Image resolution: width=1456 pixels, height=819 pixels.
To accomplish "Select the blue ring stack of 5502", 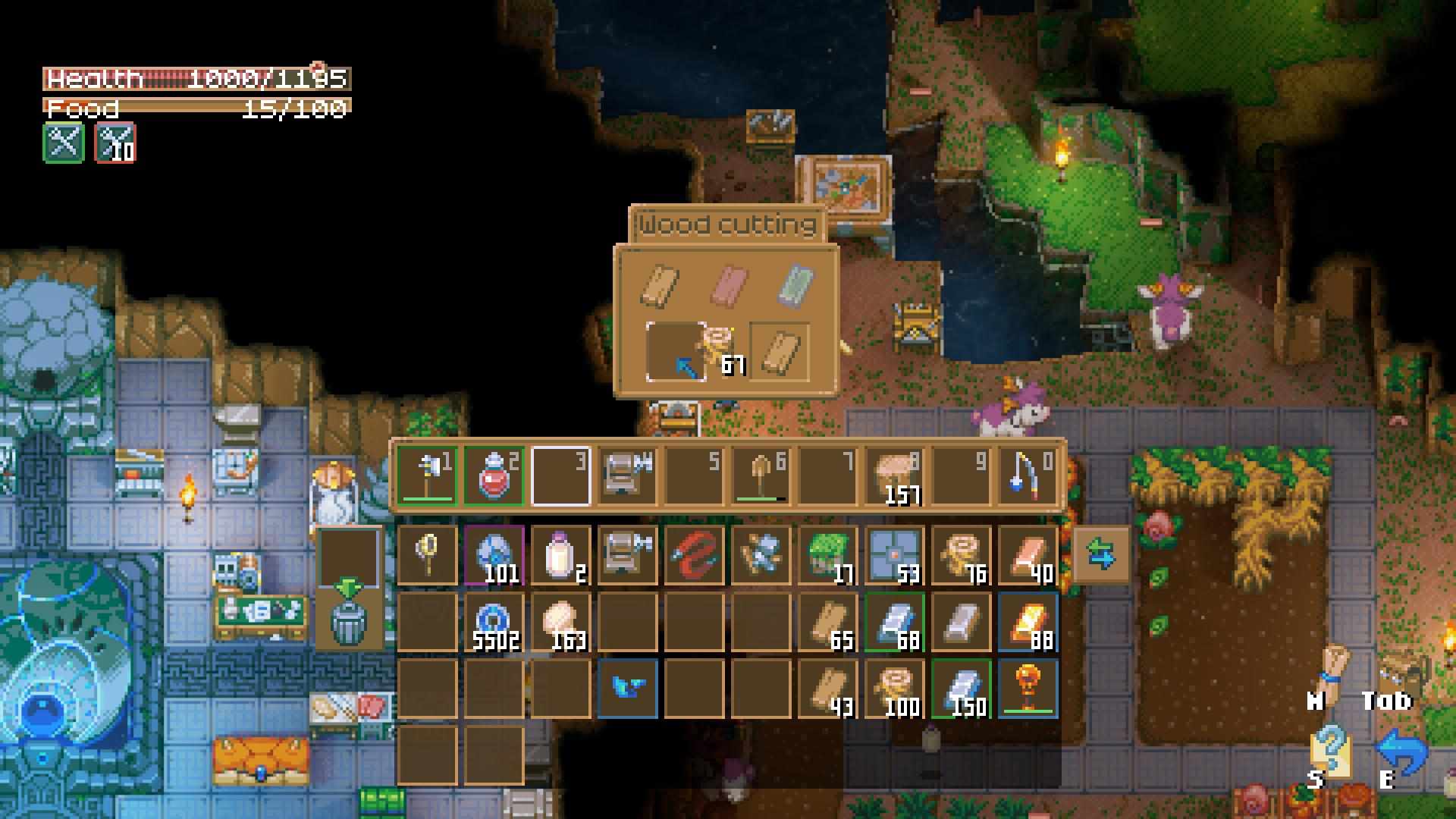I will point(494,623).
